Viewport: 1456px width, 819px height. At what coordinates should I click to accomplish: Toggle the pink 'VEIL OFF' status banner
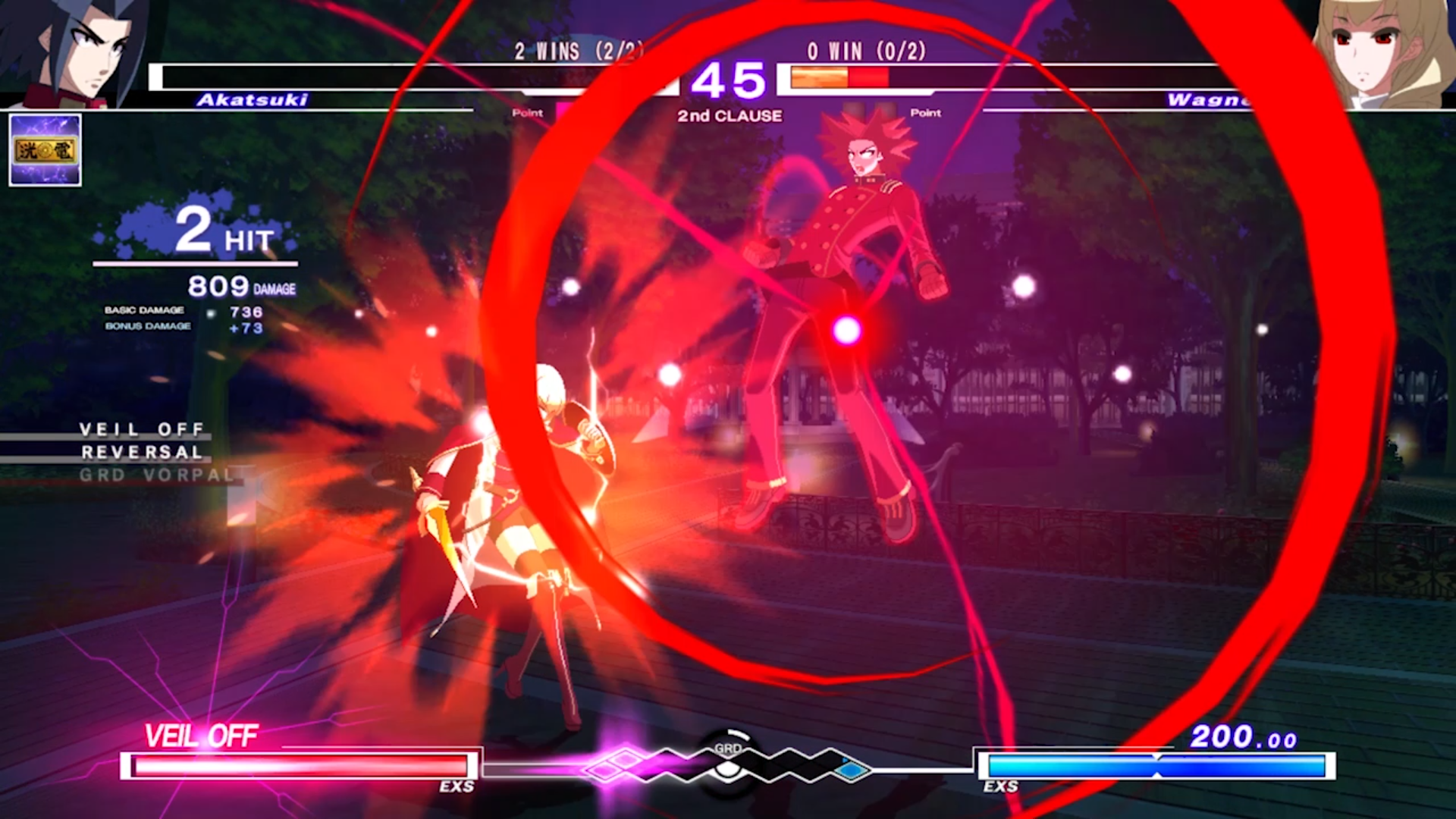point(202,735)
